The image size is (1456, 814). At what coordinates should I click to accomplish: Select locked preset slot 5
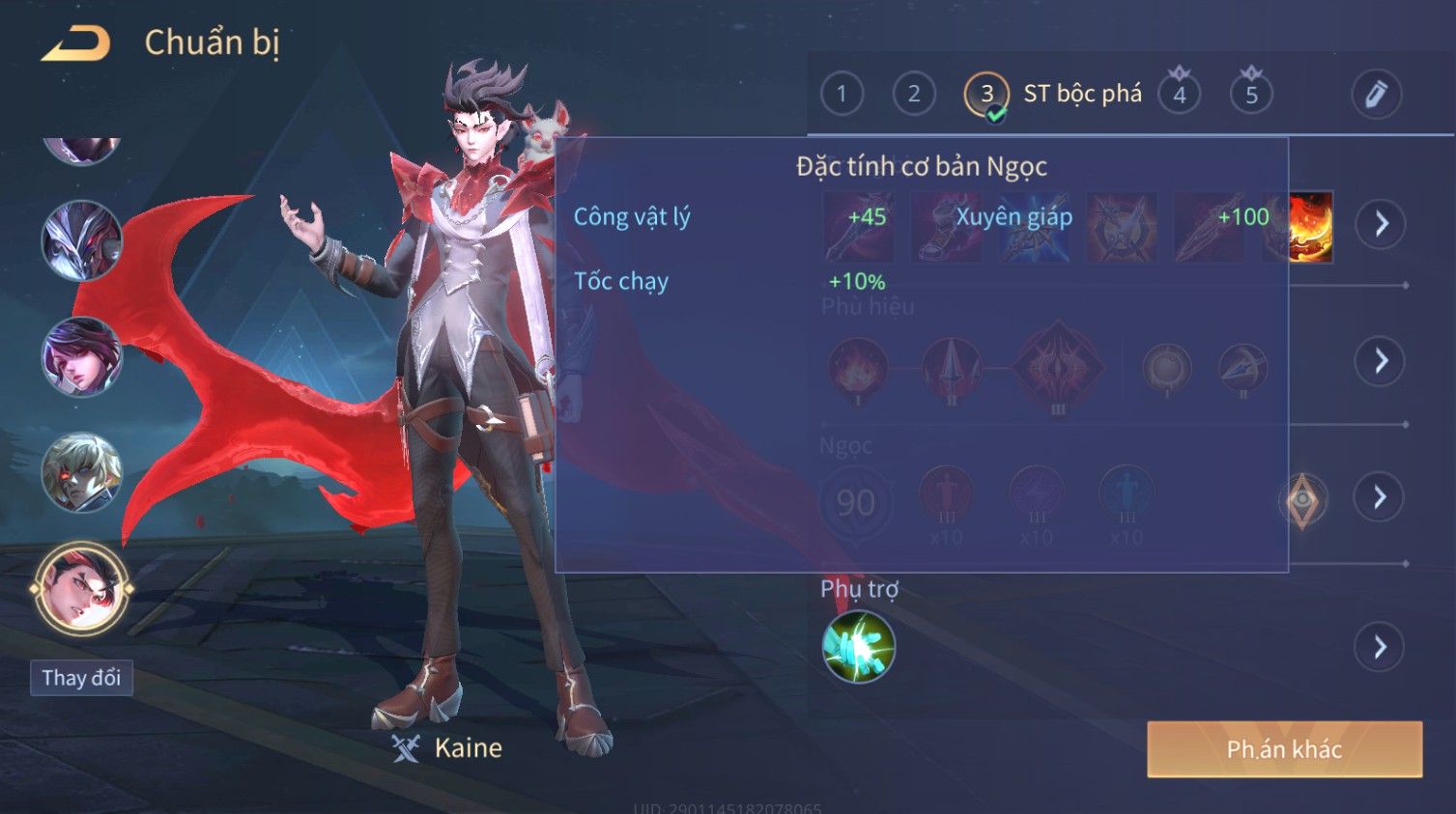point(1251,94)
